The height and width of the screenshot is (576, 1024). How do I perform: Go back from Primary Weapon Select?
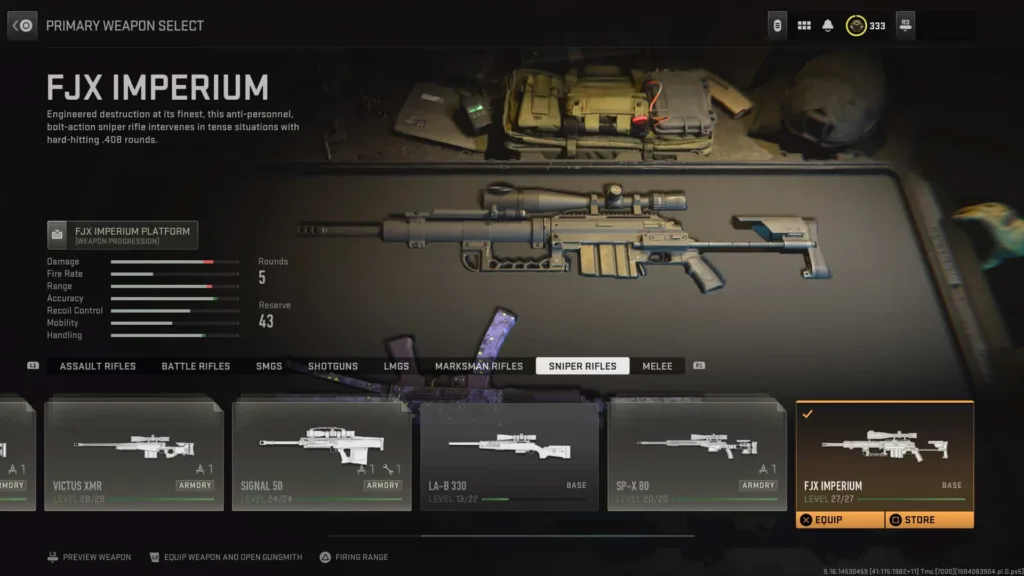[23, 25]
